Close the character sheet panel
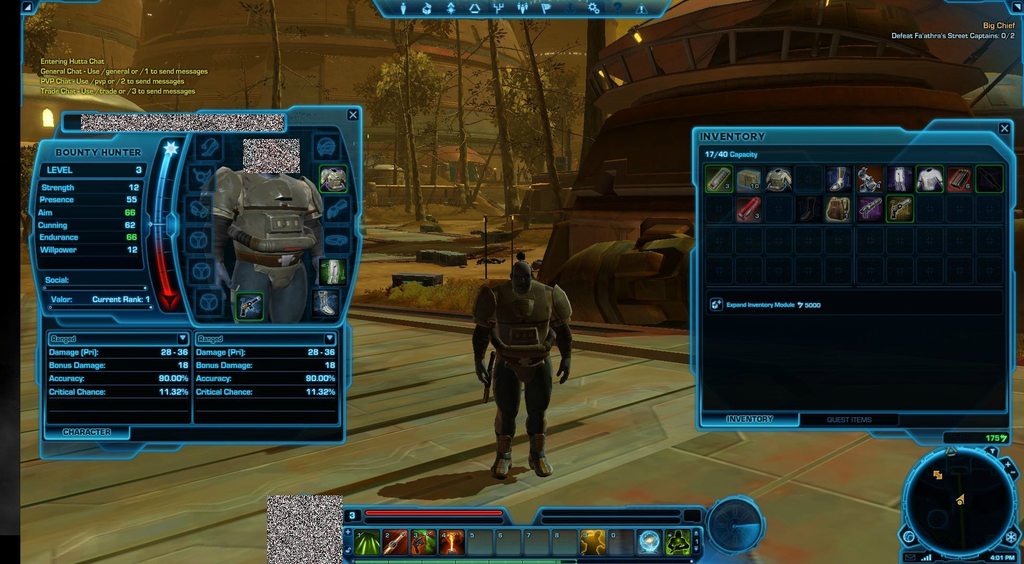This screenshot has height=564, width=1024. (352, 115)
